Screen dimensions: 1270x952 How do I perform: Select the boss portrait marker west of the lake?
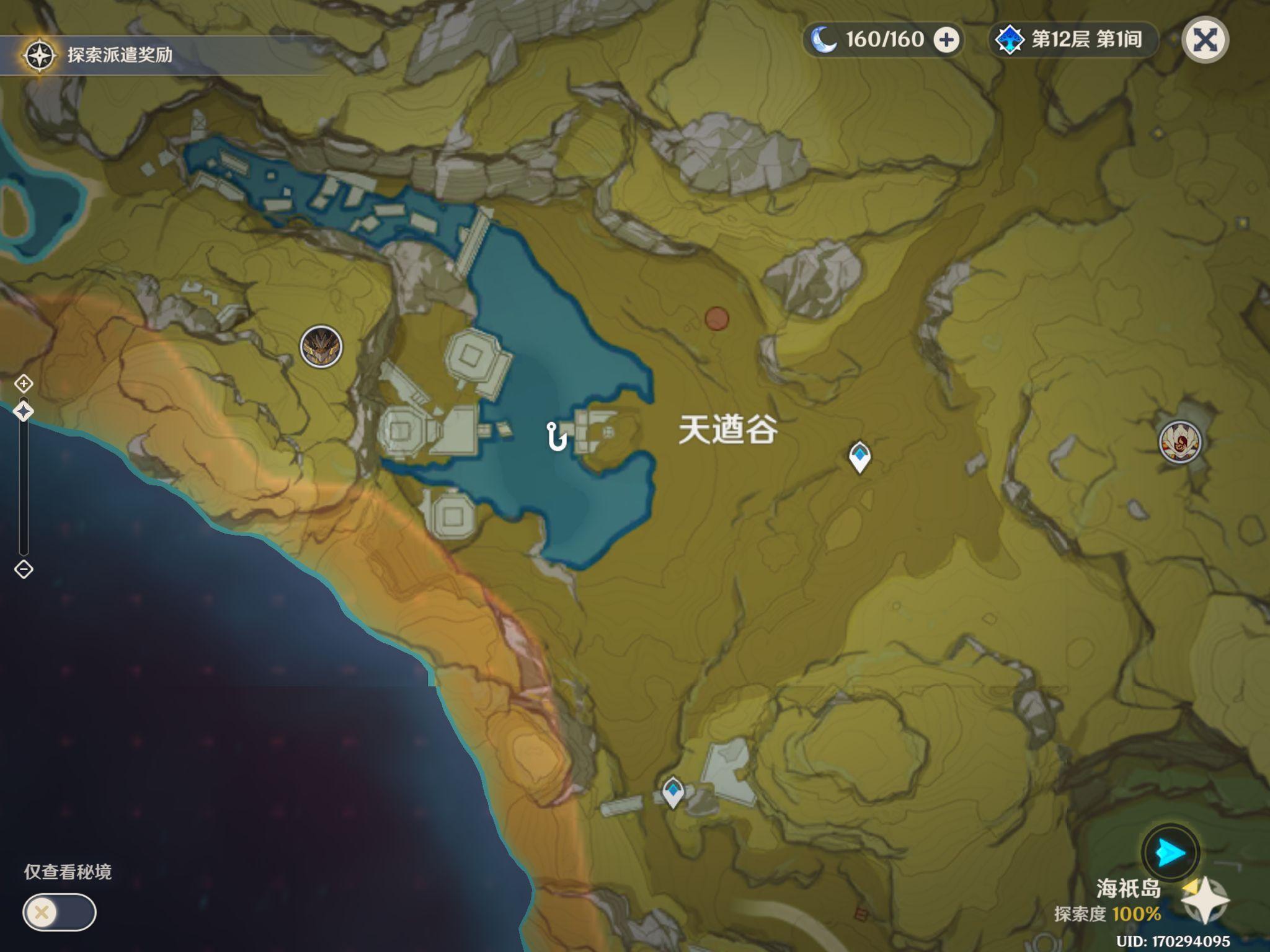321,346
